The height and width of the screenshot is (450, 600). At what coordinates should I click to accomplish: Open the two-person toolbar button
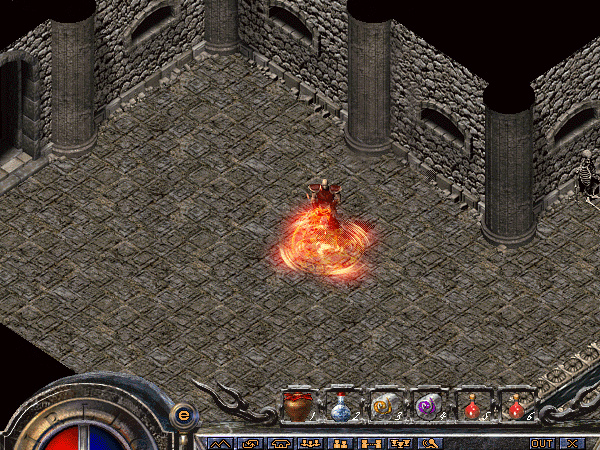tap(340, 443)
